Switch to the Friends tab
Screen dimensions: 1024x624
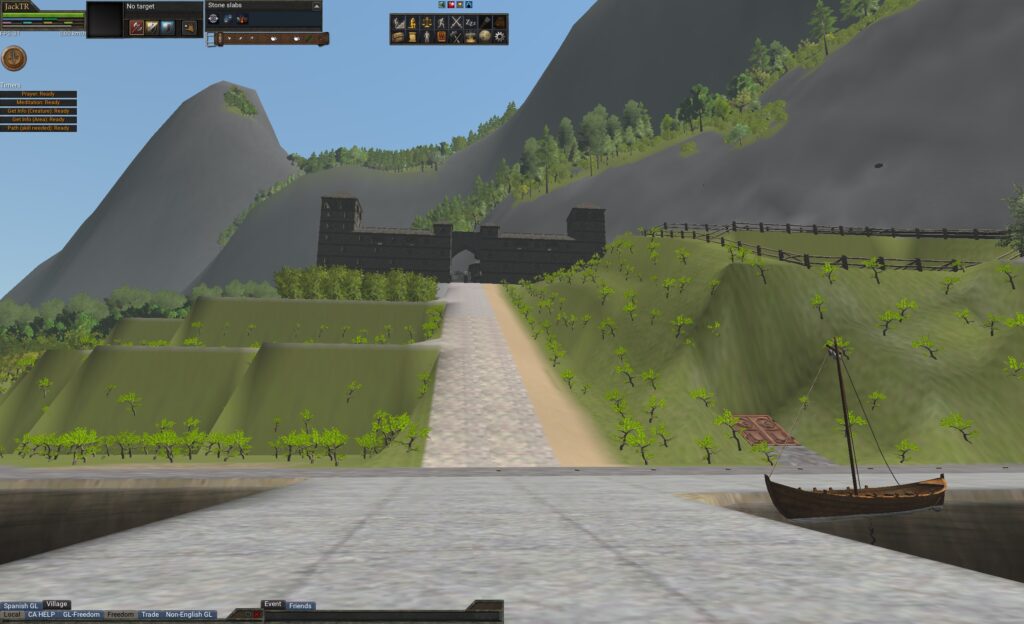[x=300, y=606]
